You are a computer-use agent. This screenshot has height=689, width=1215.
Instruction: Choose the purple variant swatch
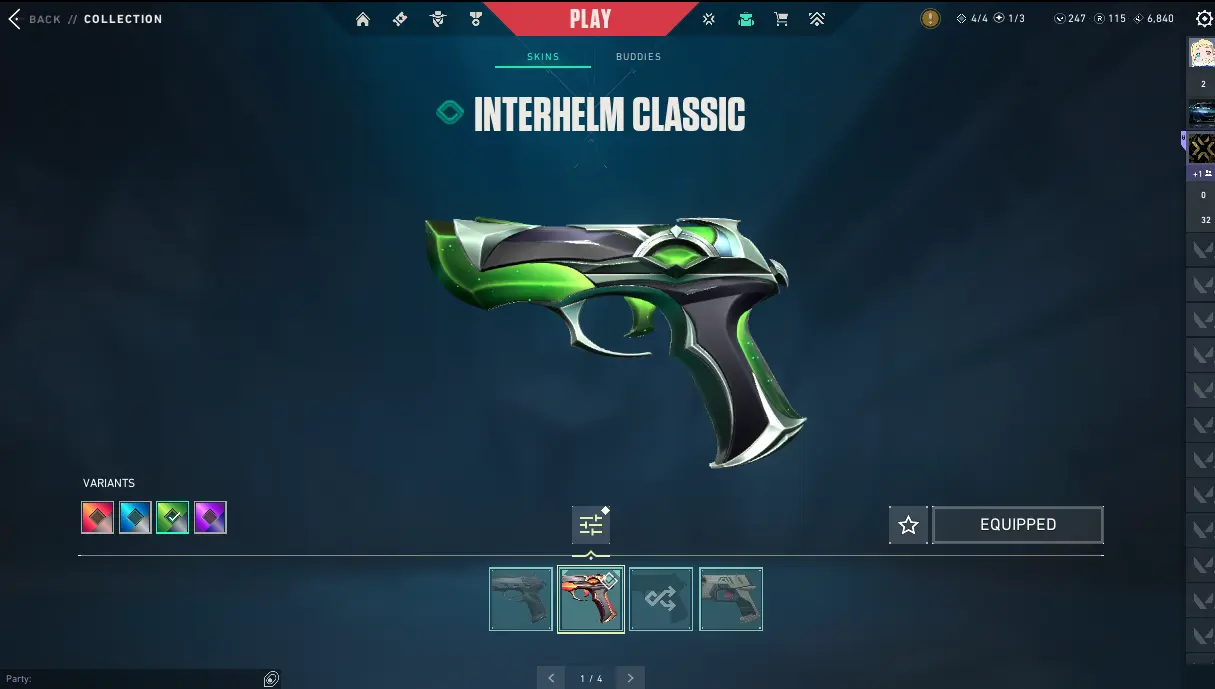[210, 517]
